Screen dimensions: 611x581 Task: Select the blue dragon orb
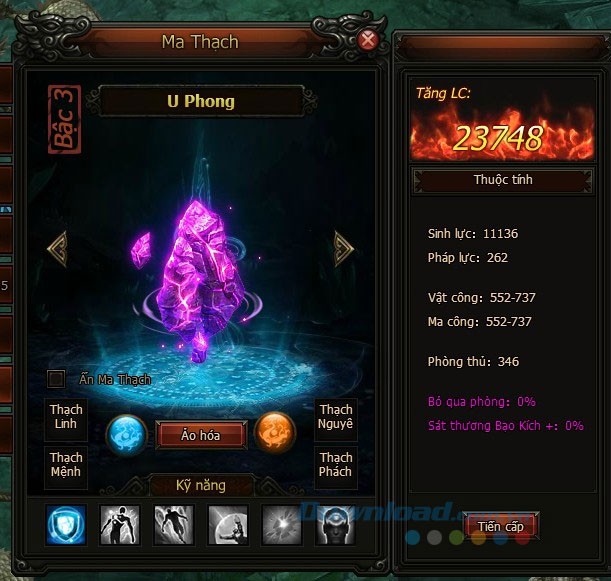coord(128,434)
